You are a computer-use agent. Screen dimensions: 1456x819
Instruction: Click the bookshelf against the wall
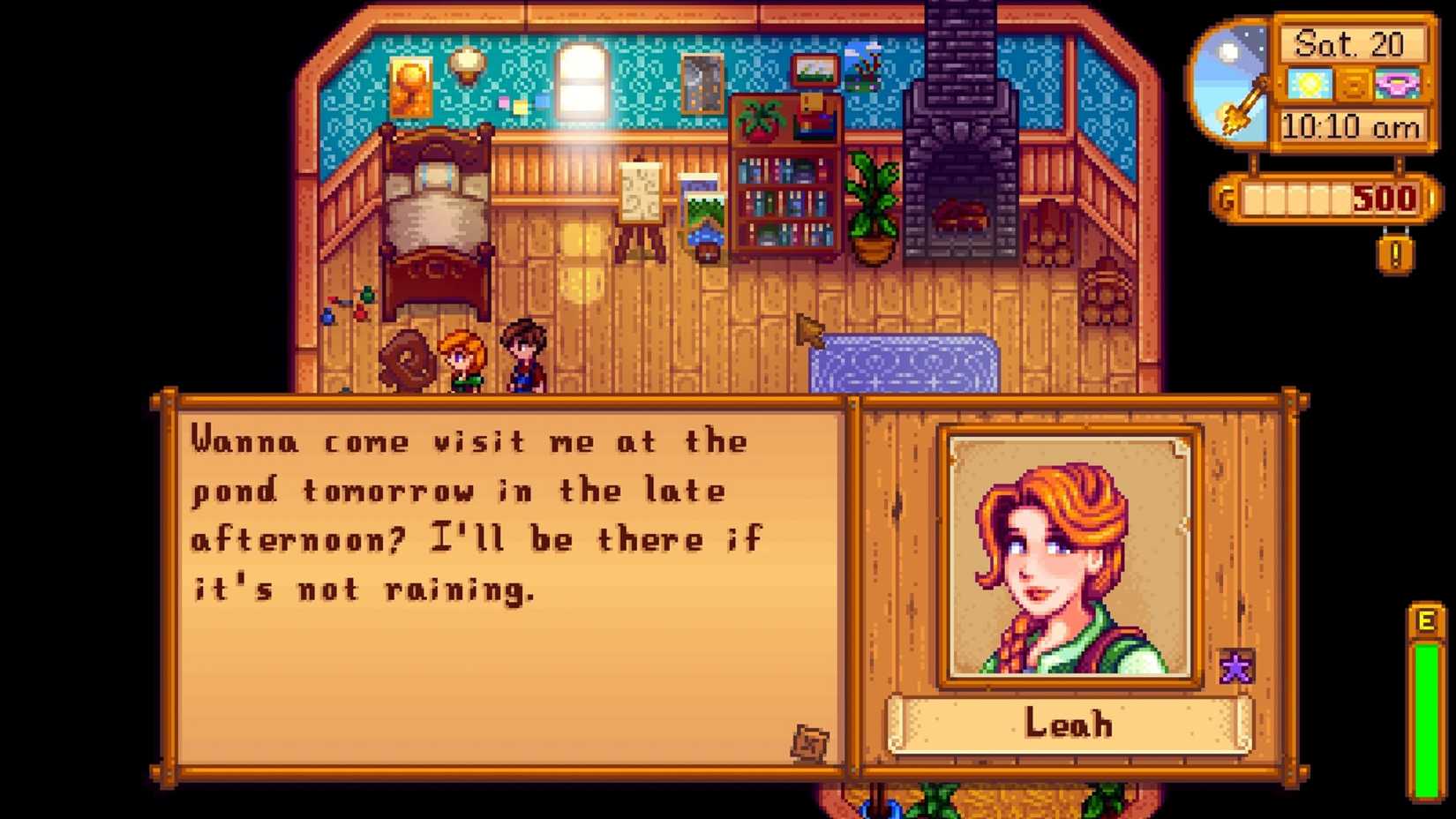click(x=785, y=203)
